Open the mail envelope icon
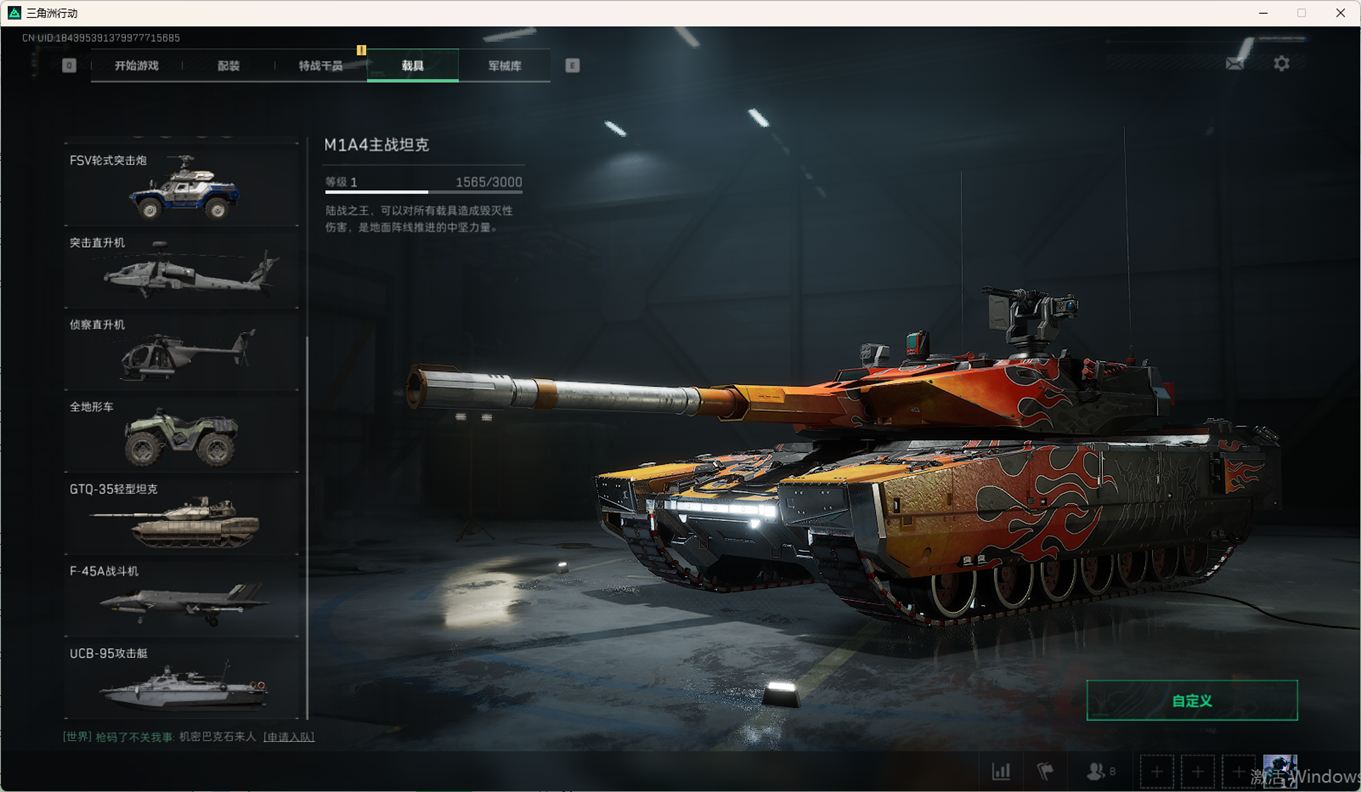The width and height of the screenshot is (1361, 792). tap(1235, 63)
